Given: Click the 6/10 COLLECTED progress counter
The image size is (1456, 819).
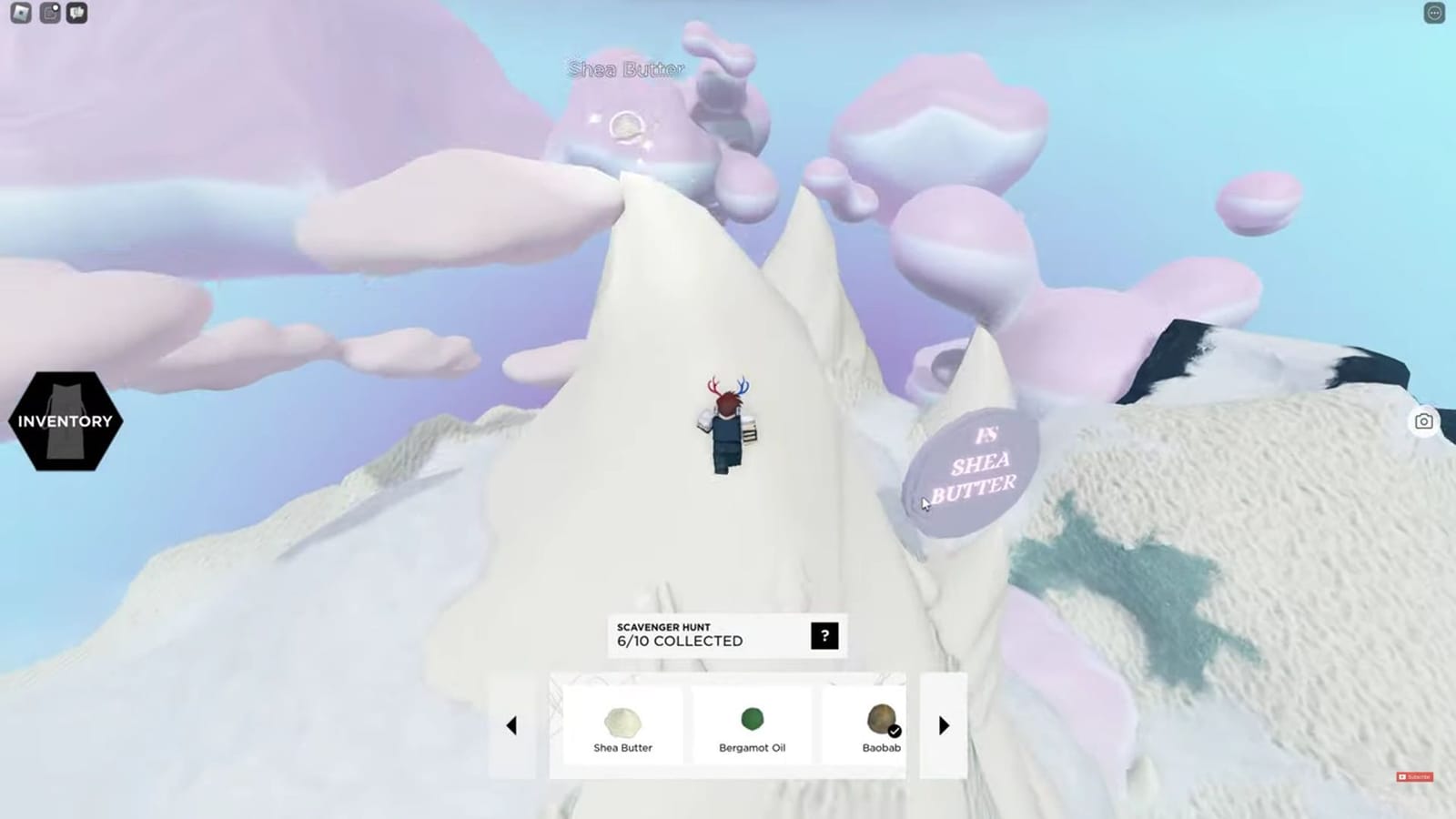Looking at the screenshot, I should (x=678, y=642).
